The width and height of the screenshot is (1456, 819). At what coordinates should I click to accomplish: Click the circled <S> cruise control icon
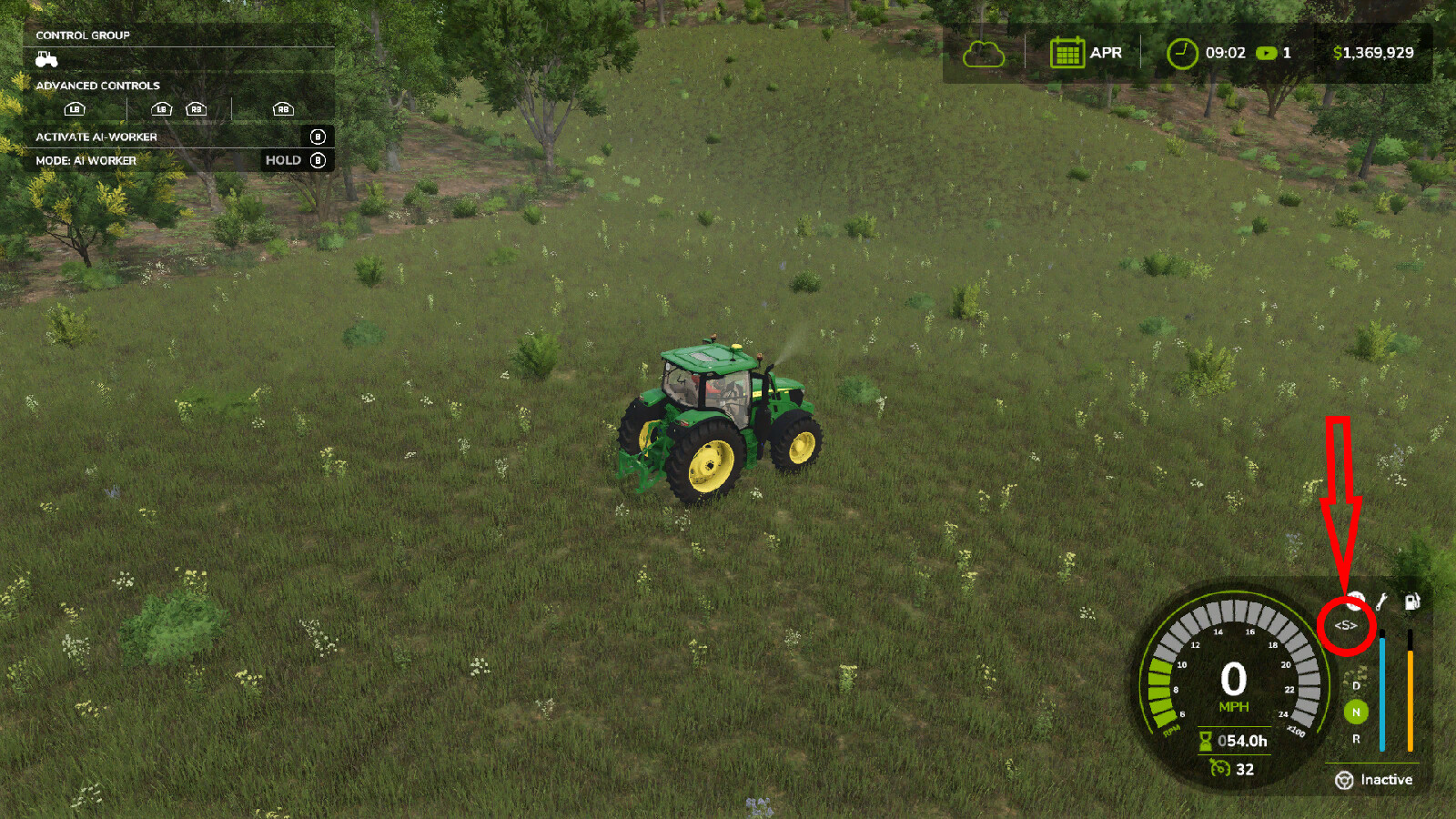pyautogui.click(x=1345, y=623)
